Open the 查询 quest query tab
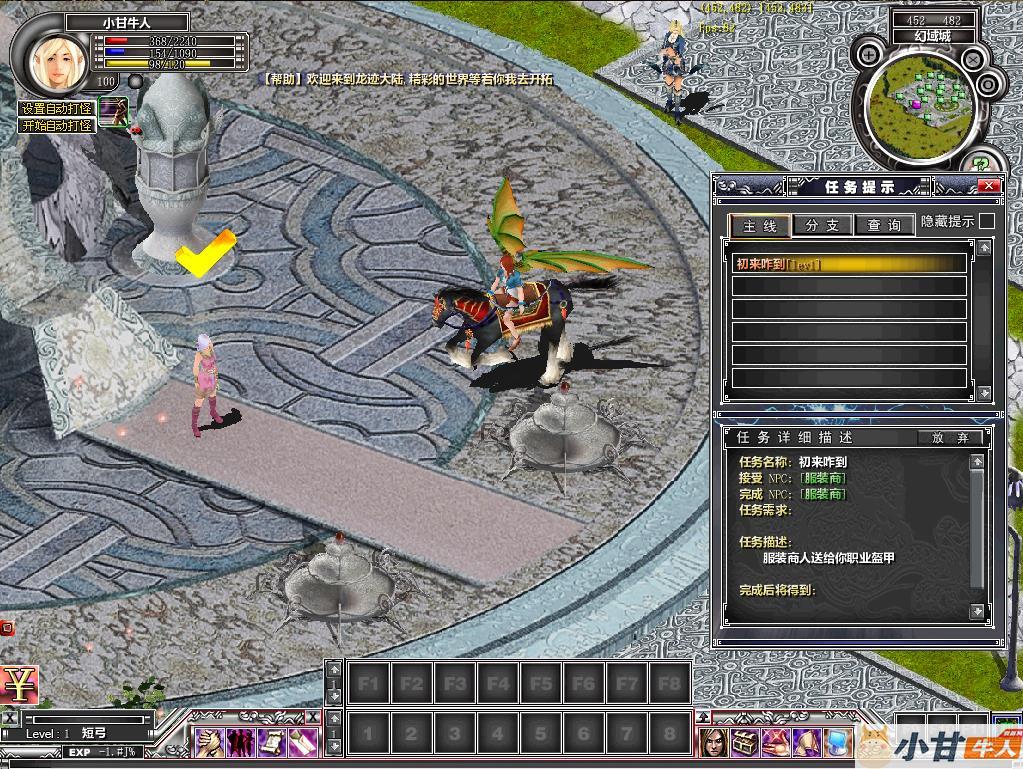This screenshot has height=769, width=1023. [883, 226]
